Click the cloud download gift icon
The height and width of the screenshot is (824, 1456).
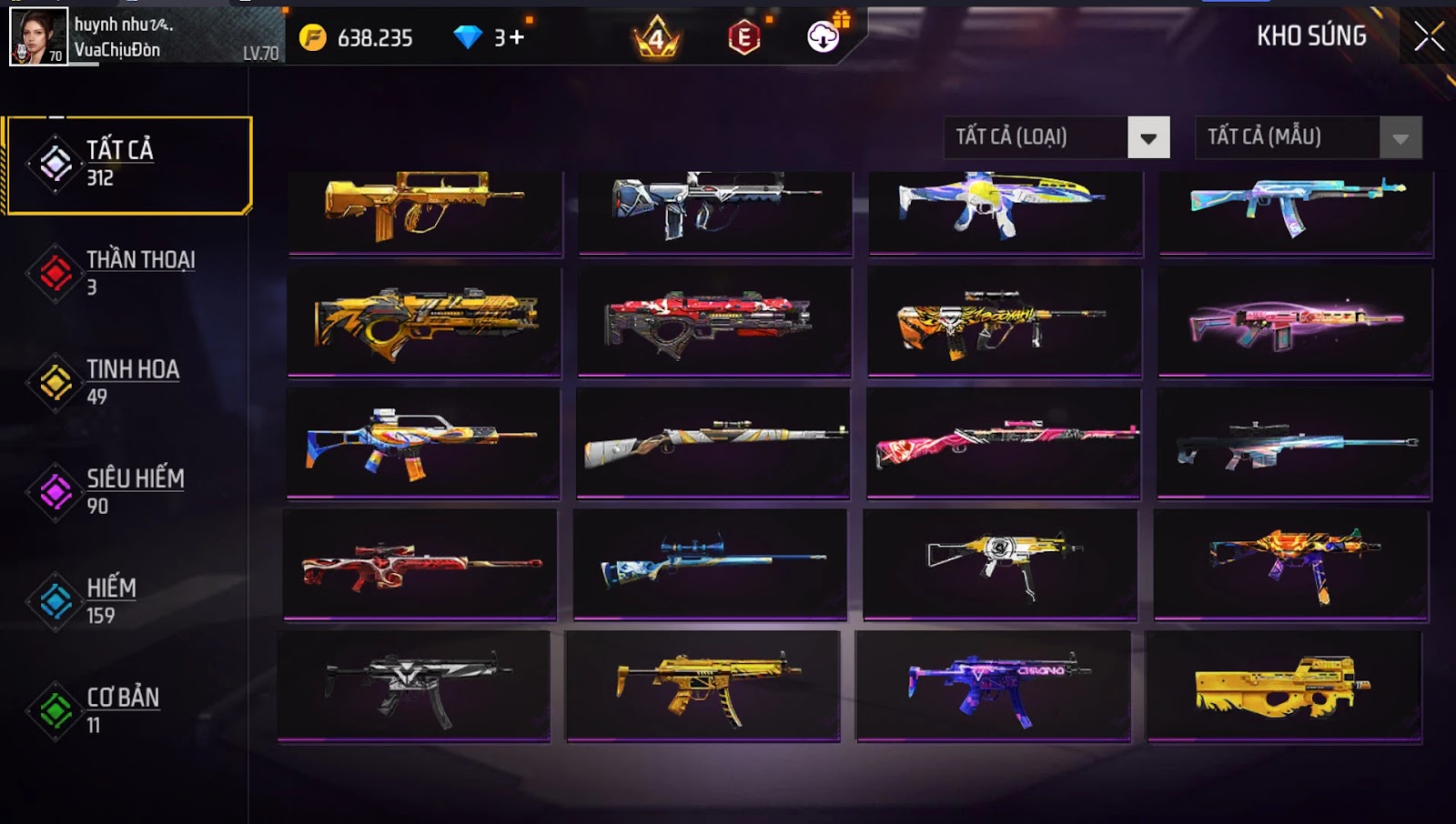coord(824,36)
